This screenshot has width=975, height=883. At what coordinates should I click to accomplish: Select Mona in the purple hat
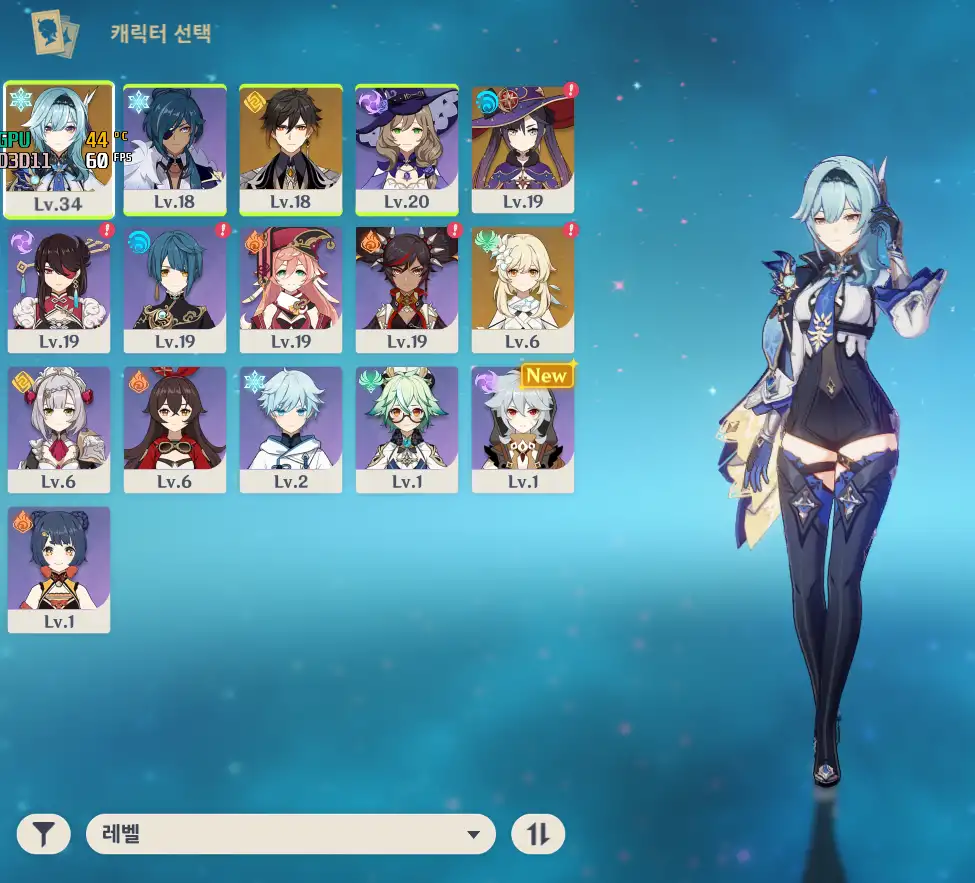(523, 148)
